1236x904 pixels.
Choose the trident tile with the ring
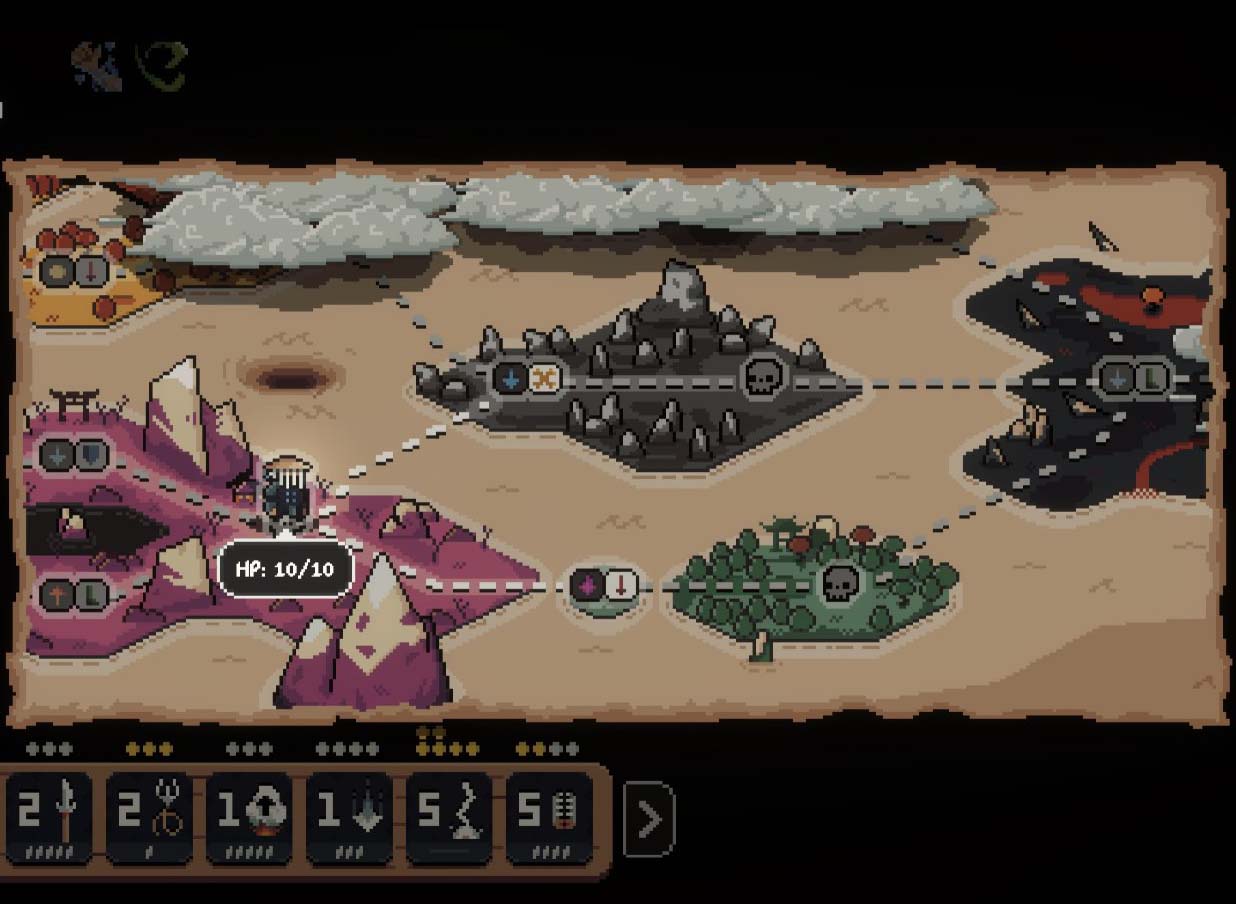[149, 817]
